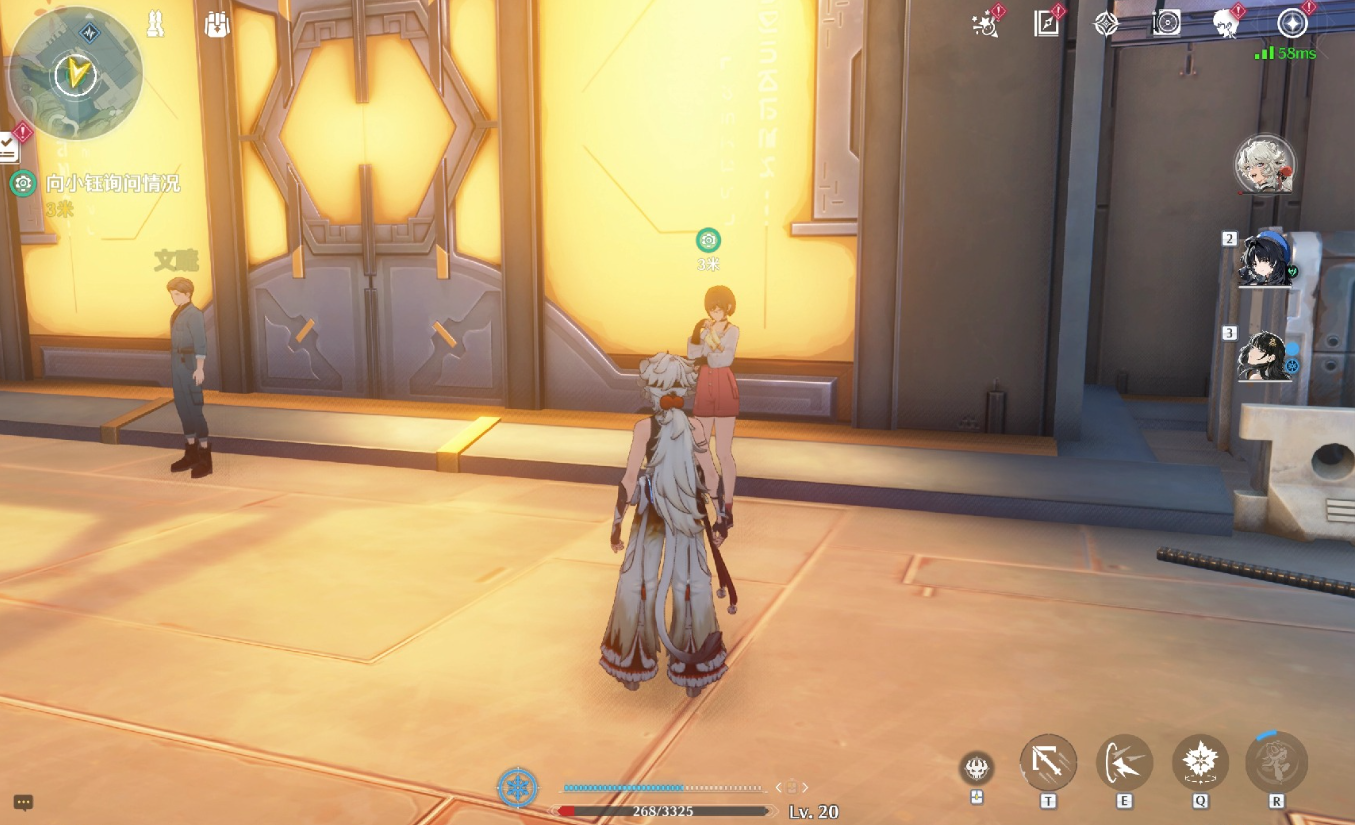Image resolution: width=1355 pixels, height=825 pixels.
Task: Open the quest checklist icon beside the minimap
Action: (x=8, y=149)
